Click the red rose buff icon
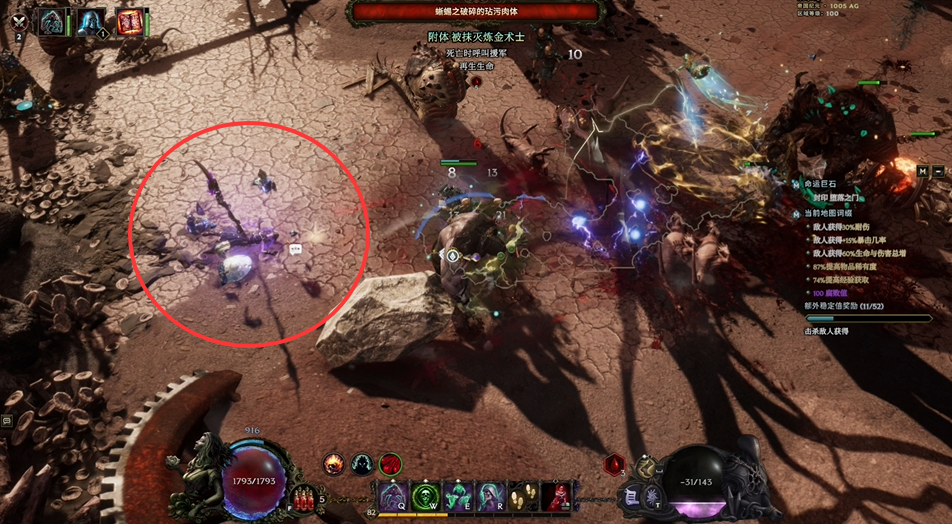Viewport: 952px width, 524px height. 390,464
